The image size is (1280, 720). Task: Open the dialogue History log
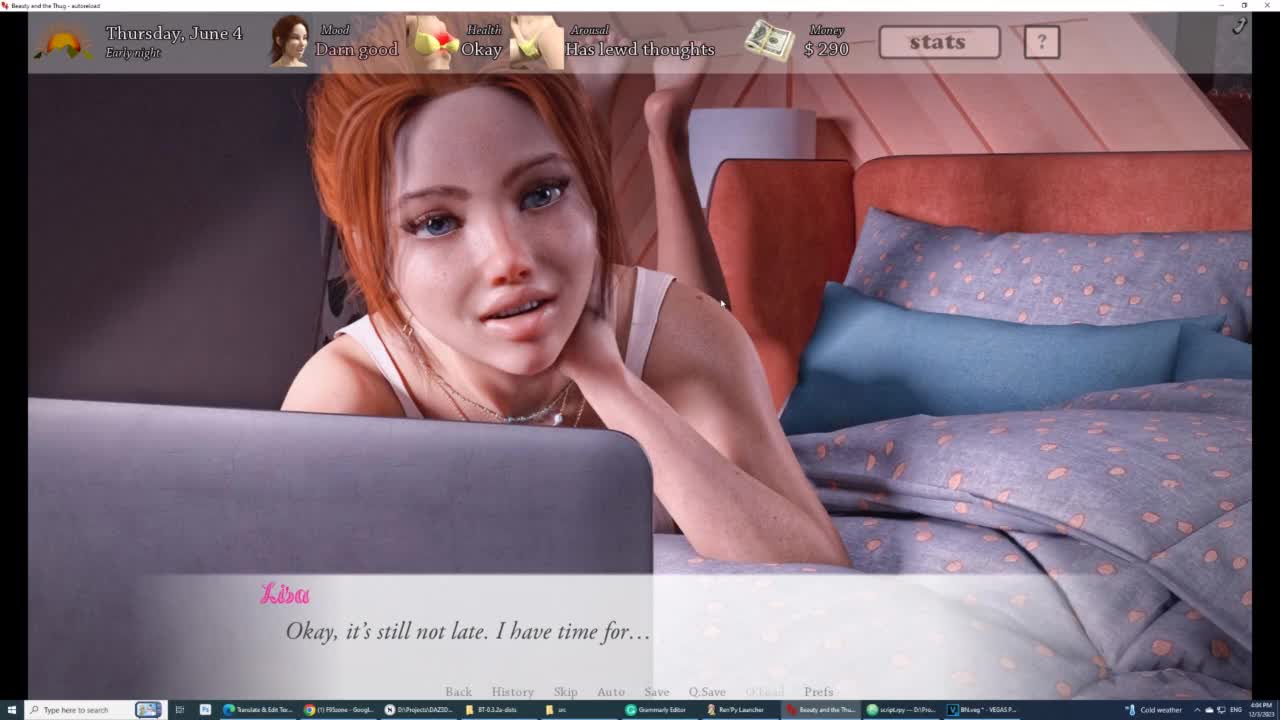click(512, 692)
